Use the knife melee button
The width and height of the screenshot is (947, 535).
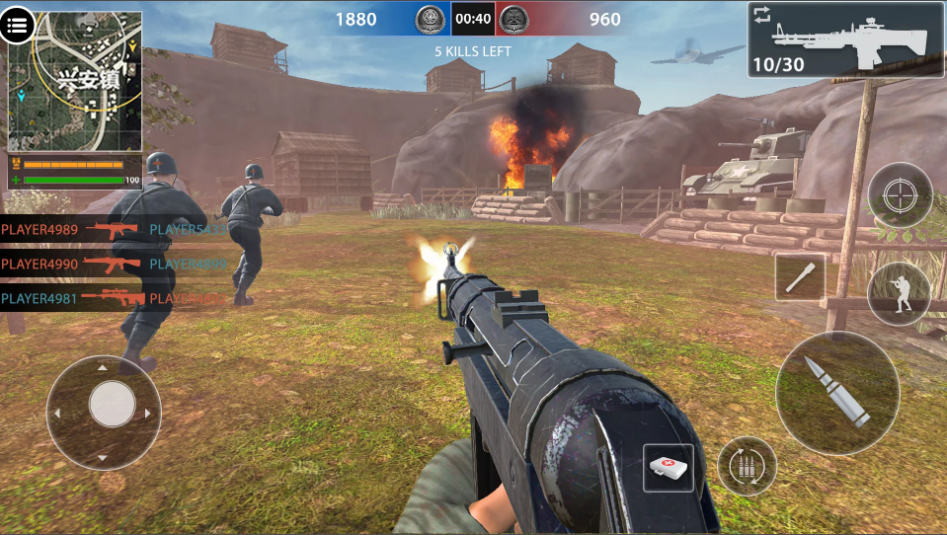coord(800,277)
